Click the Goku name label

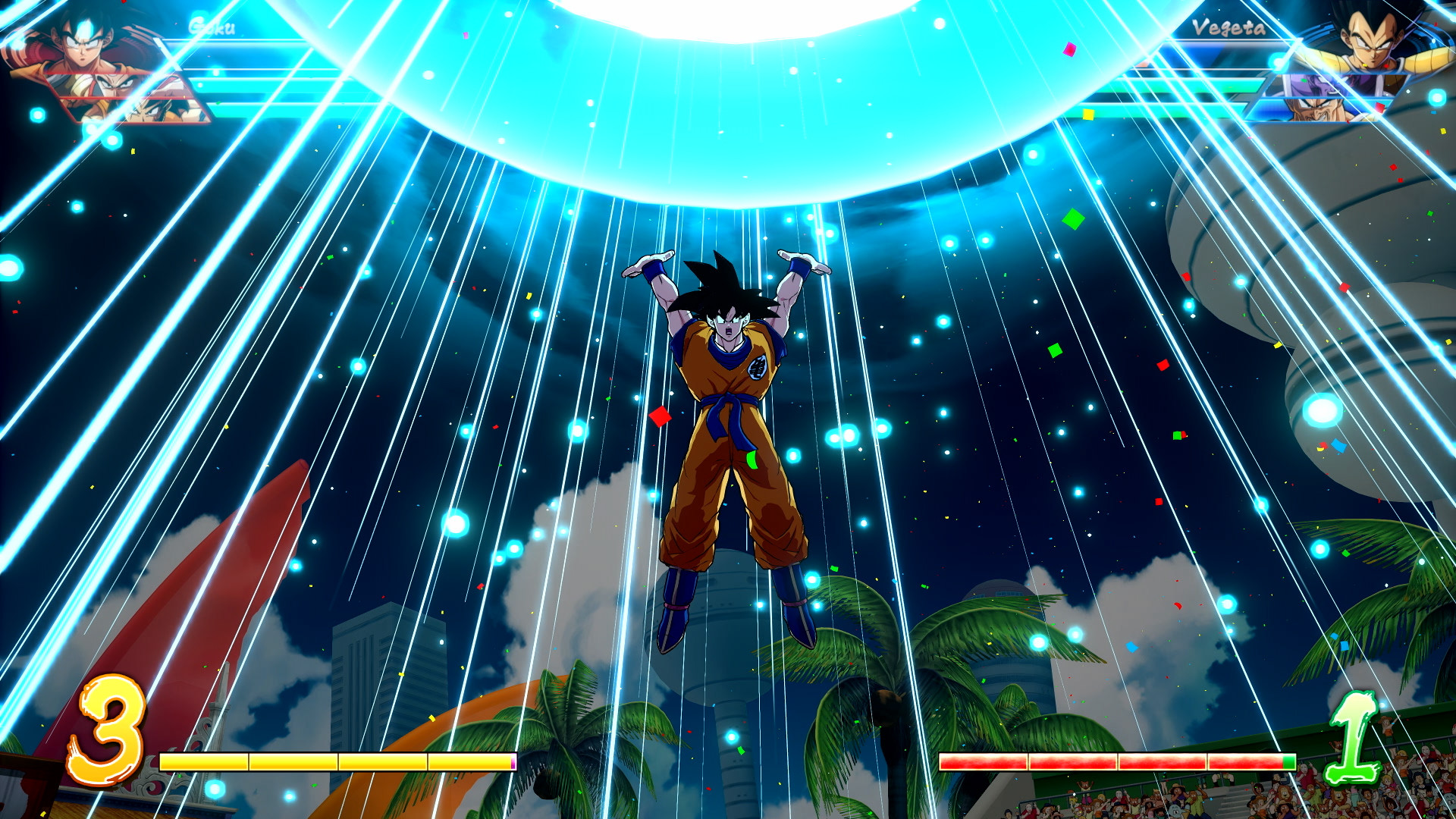tap(213, 29)
